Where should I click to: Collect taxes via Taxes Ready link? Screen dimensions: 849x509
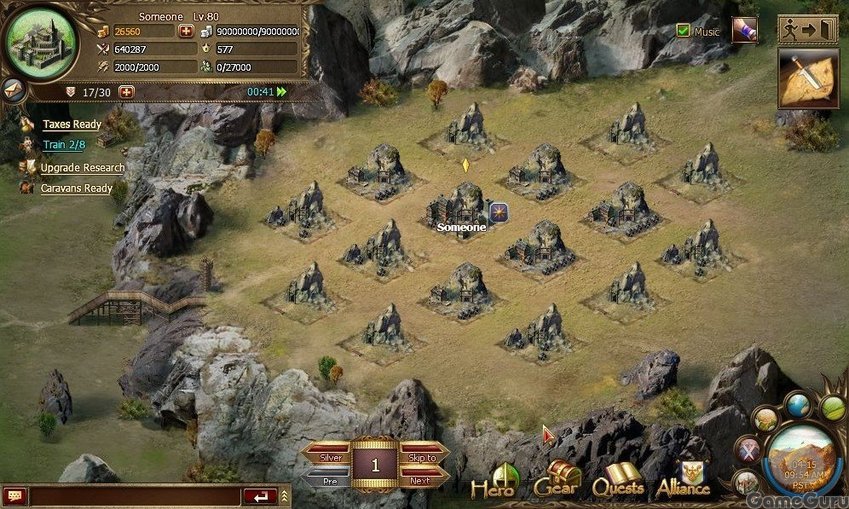(71, 125)
